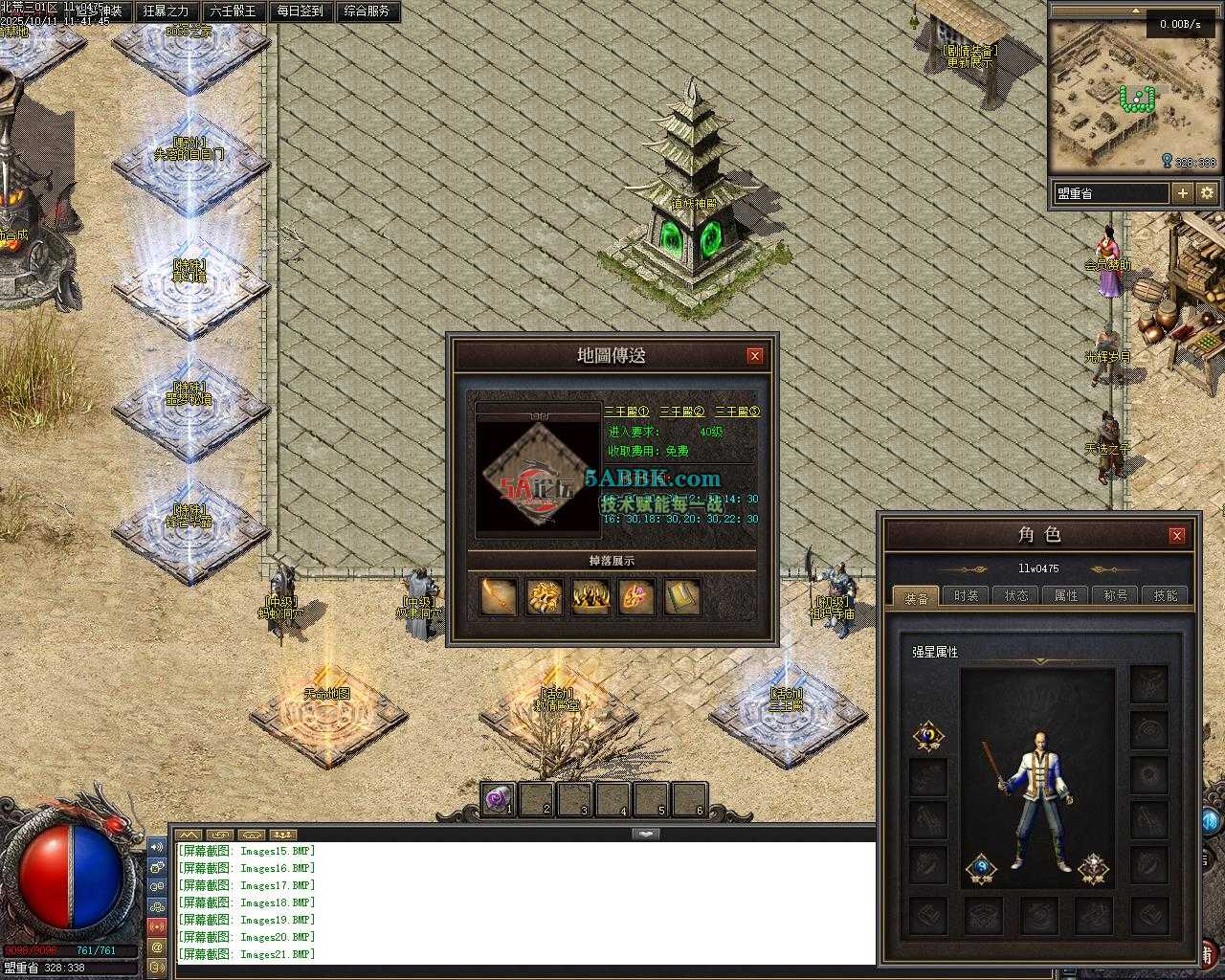
Task: Select the 装备 equipment tab
Action: [x=917, y=597]
